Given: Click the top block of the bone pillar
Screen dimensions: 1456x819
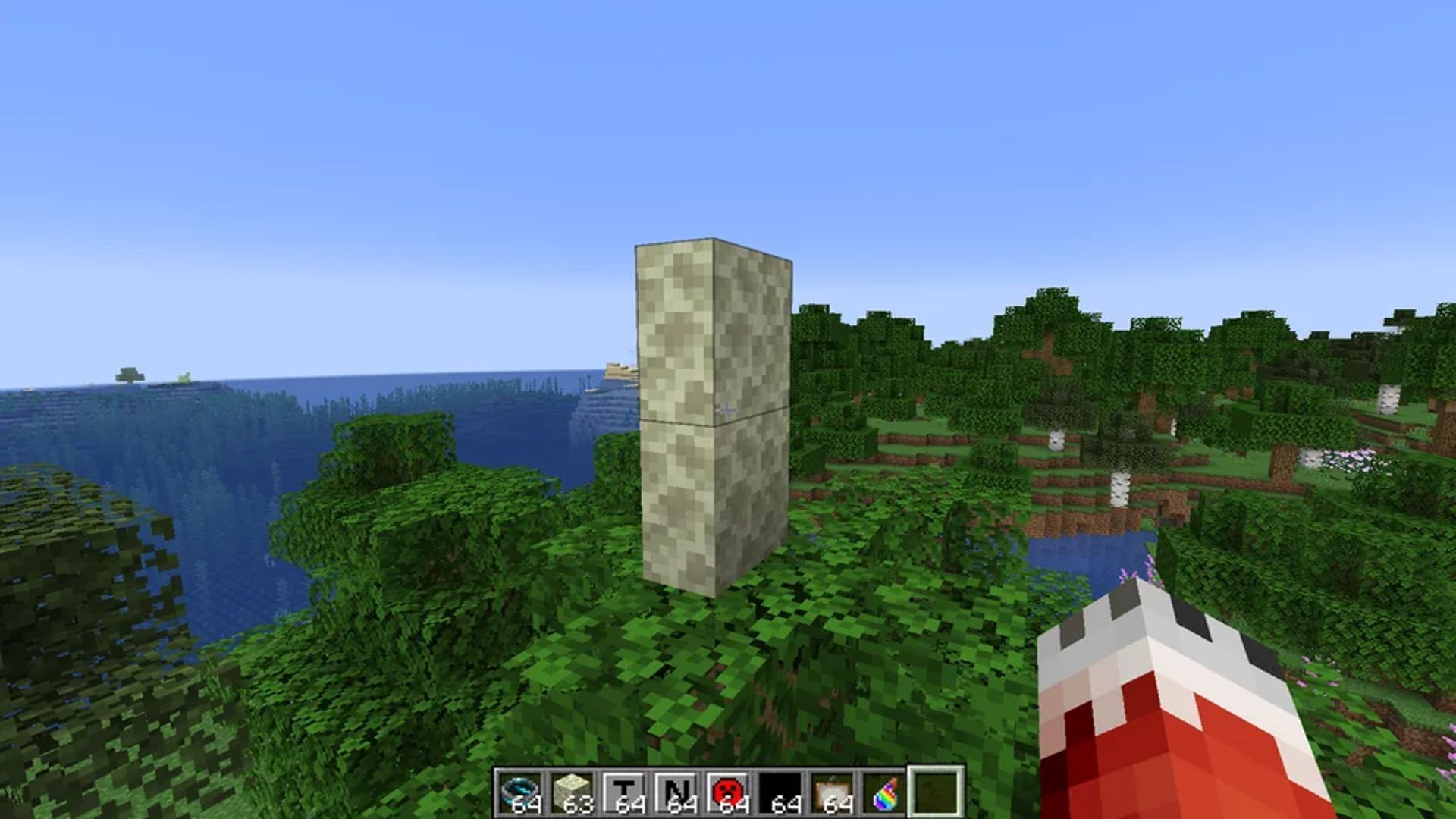Looking at the screenshot, I should (x=713, y=326).
